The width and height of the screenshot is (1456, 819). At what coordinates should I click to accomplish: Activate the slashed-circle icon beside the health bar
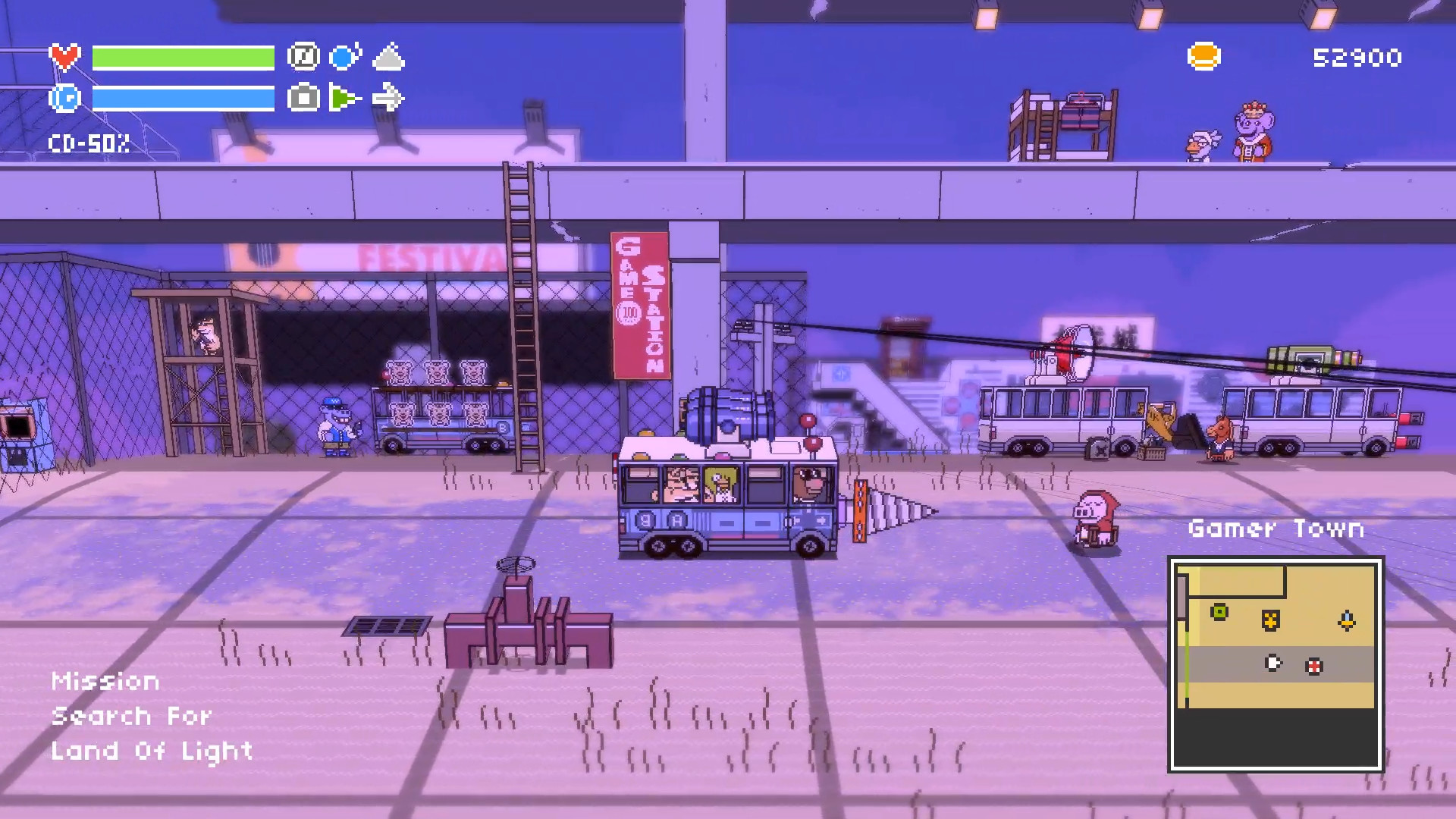tap(303, 57)
